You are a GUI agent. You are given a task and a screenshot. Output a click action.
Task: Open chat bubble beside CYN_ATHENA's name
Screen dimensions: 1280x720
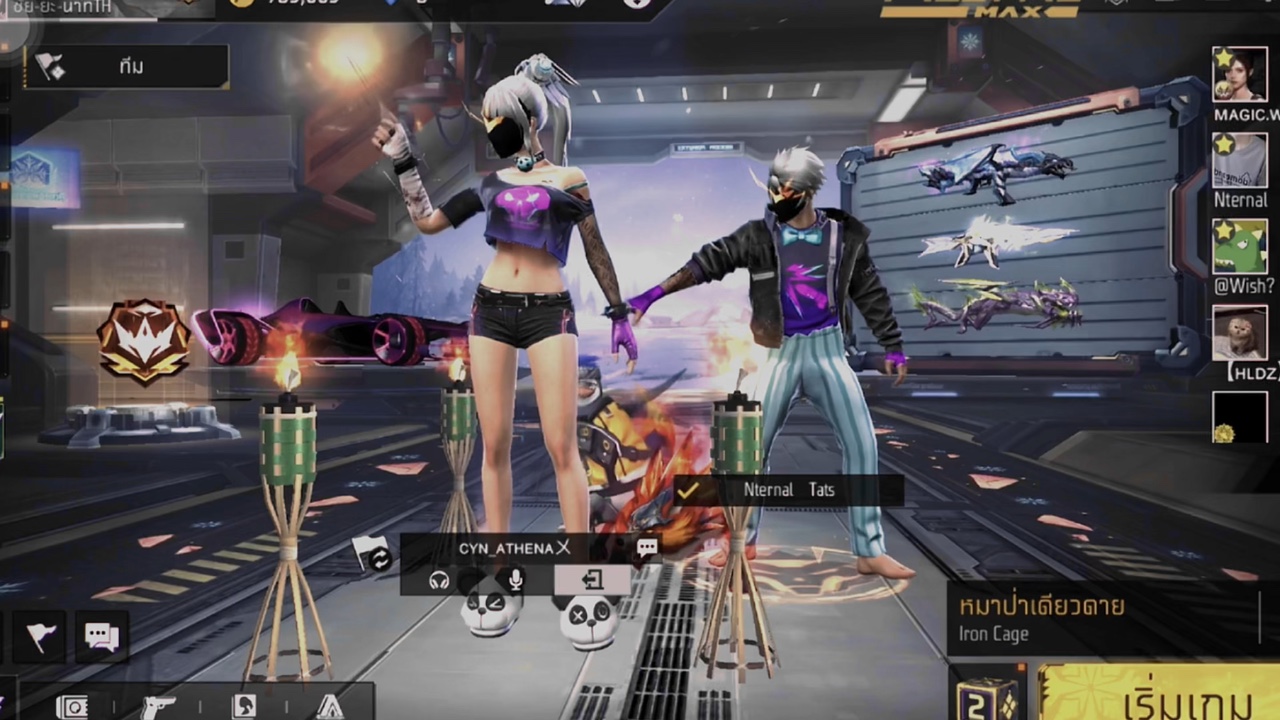pyautogui.click(x=647, y=548)
